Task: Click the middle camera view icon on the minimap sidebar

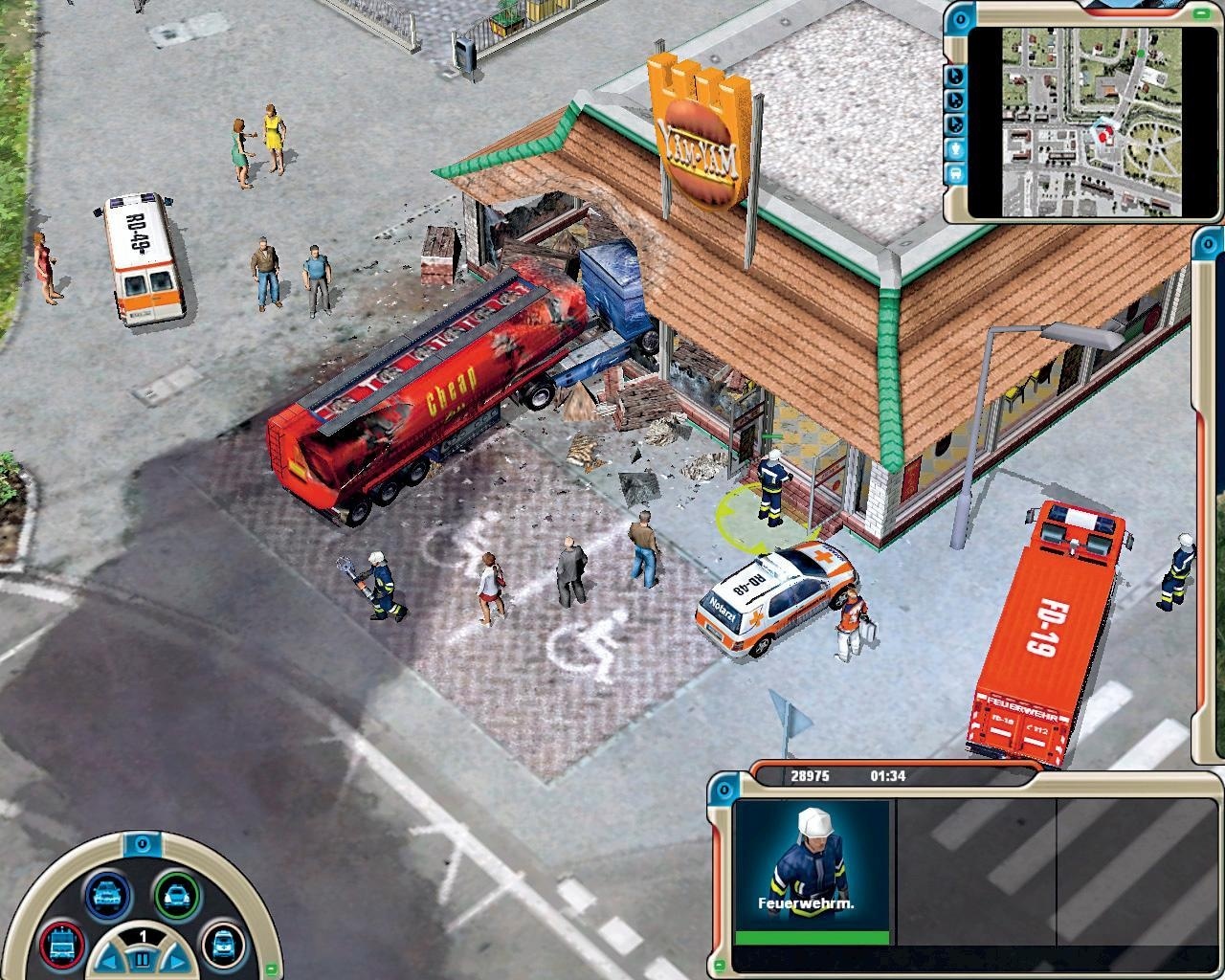Action: (954, 100)
